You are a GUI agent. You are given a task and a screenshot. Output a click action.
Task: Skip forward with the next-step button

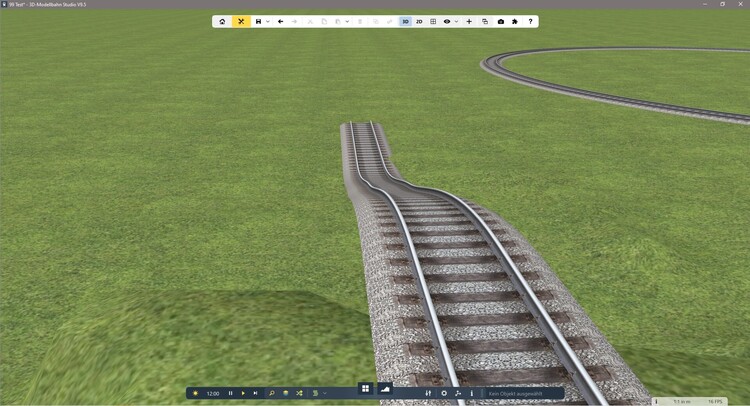(x=255, y=393)
